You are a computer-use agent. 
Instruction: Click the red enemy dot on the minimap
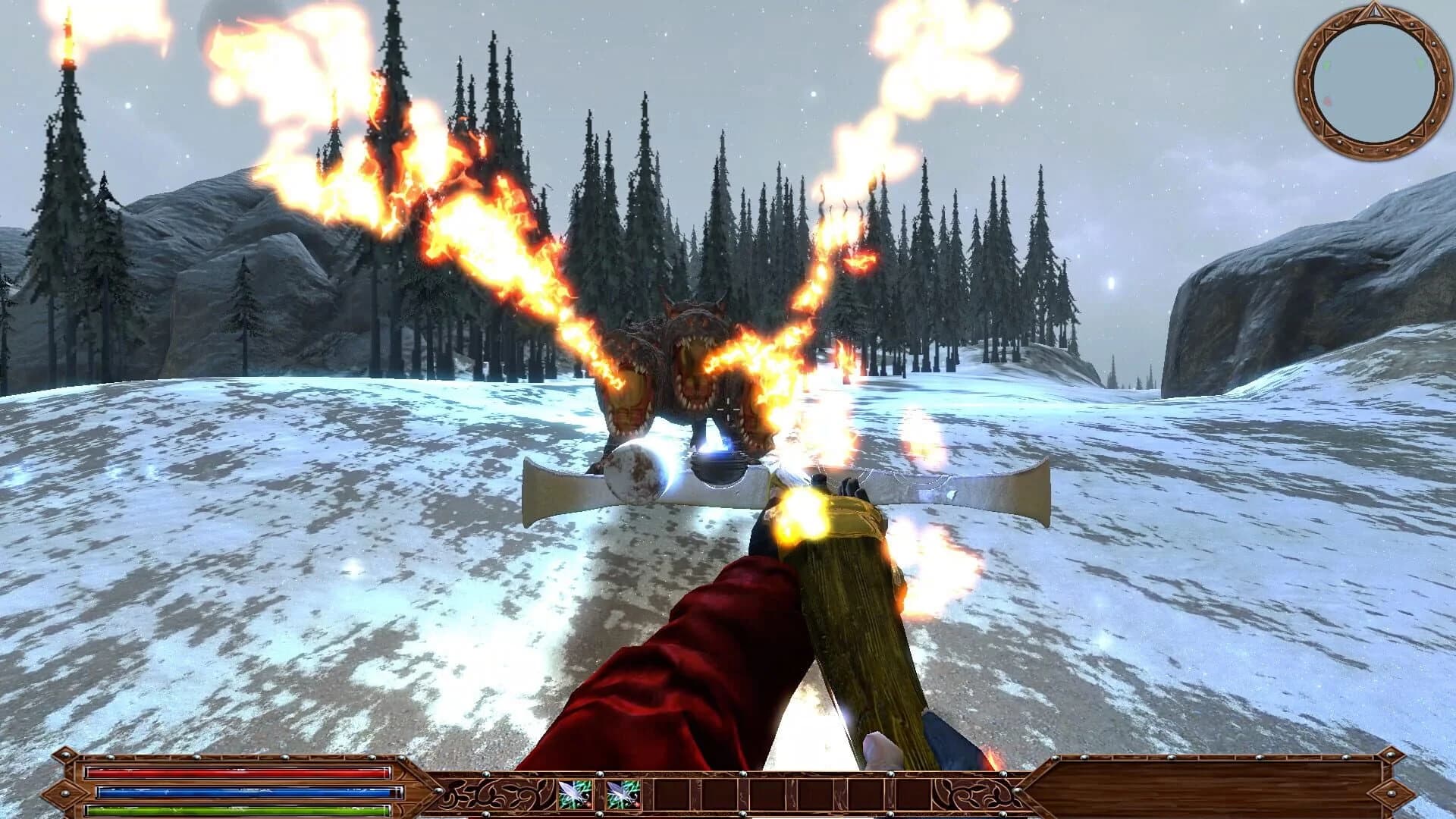[1327, 101]
